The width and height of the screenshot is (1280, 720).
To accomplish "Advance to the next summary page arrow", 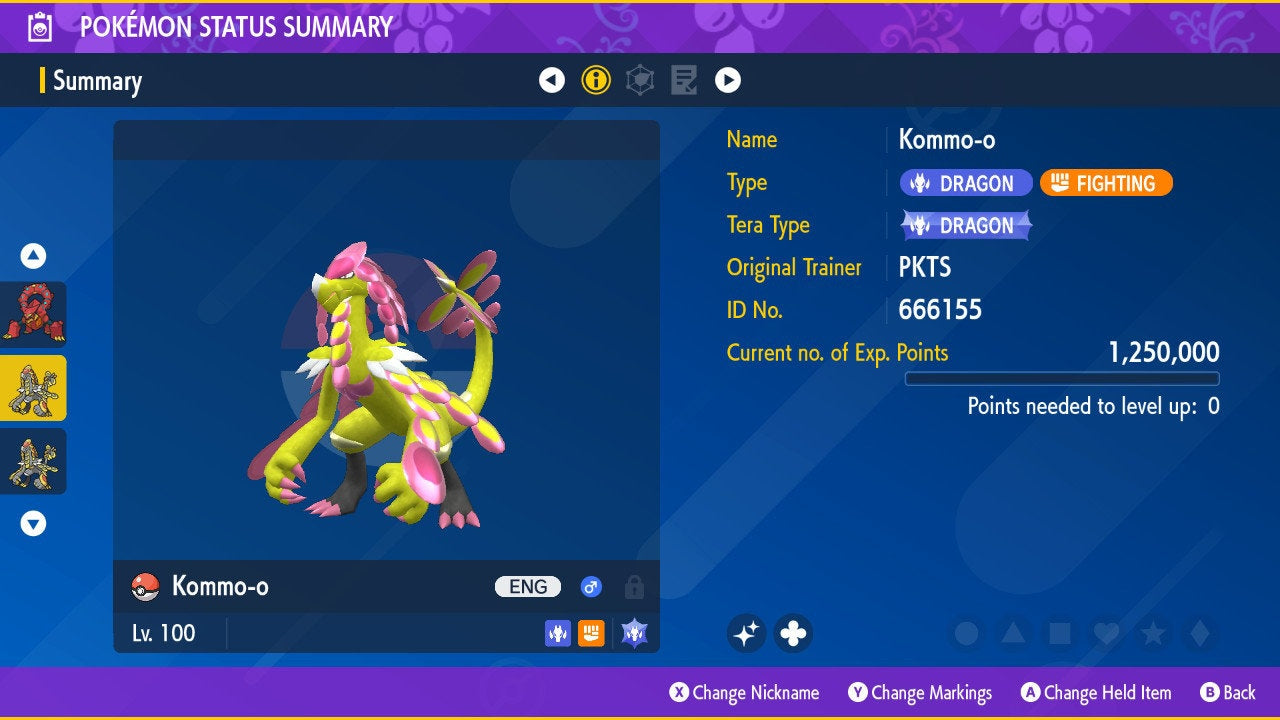I will tap(728, 80).
